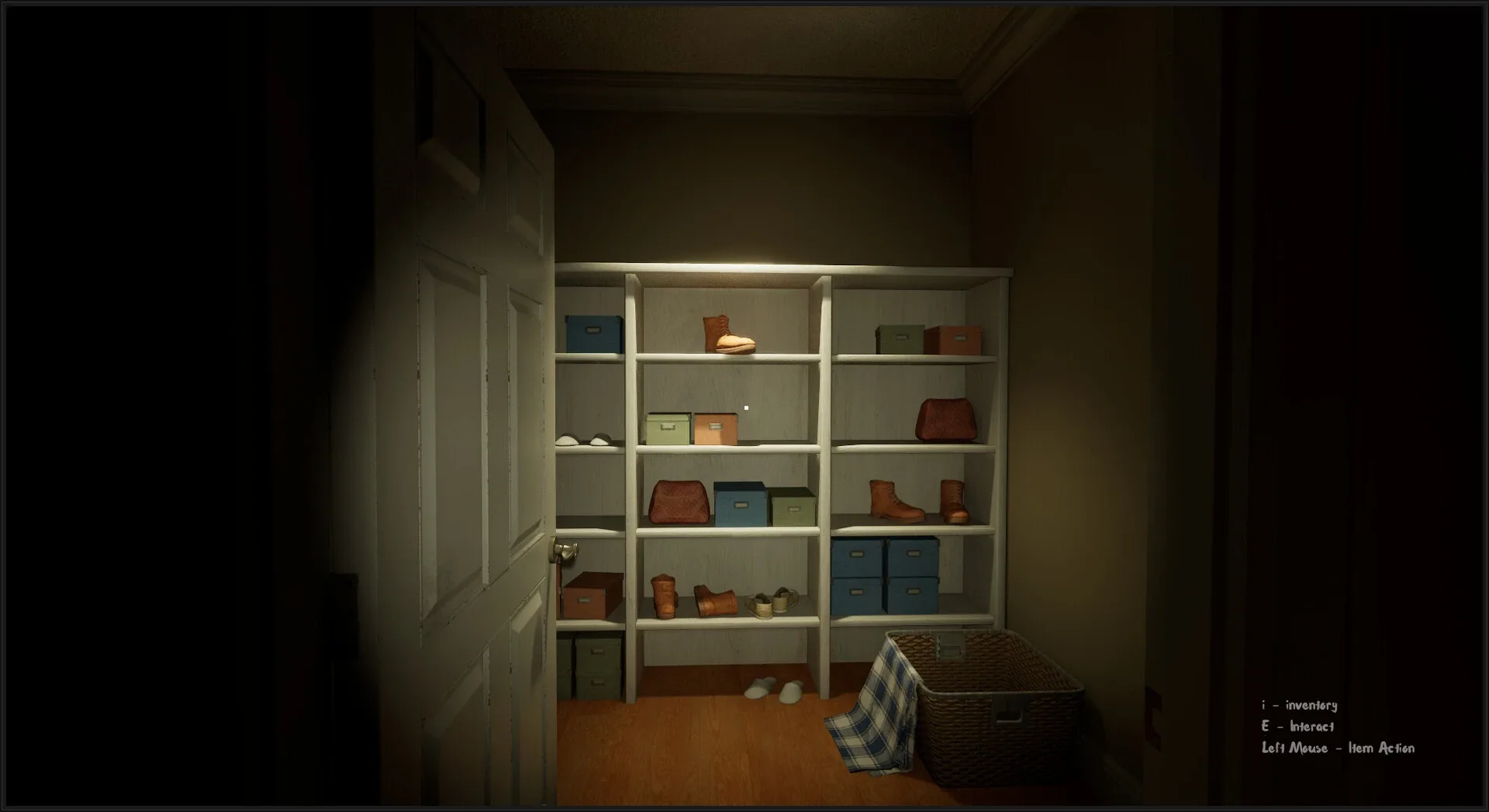Click the tan boot on the top shelf

click(x=727, y=335)
